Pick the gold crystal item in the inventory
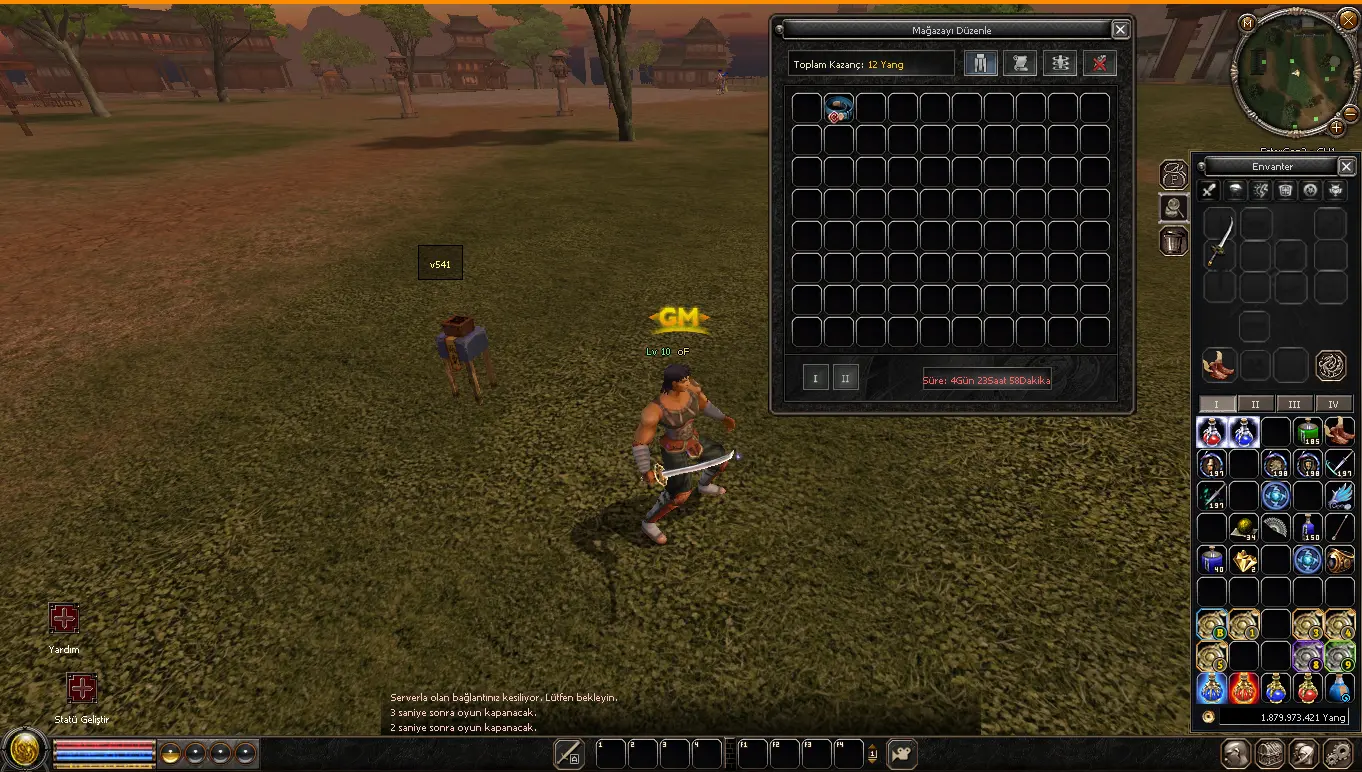The width and height of the screenshot is (1362, 772). pos(1244,560)
